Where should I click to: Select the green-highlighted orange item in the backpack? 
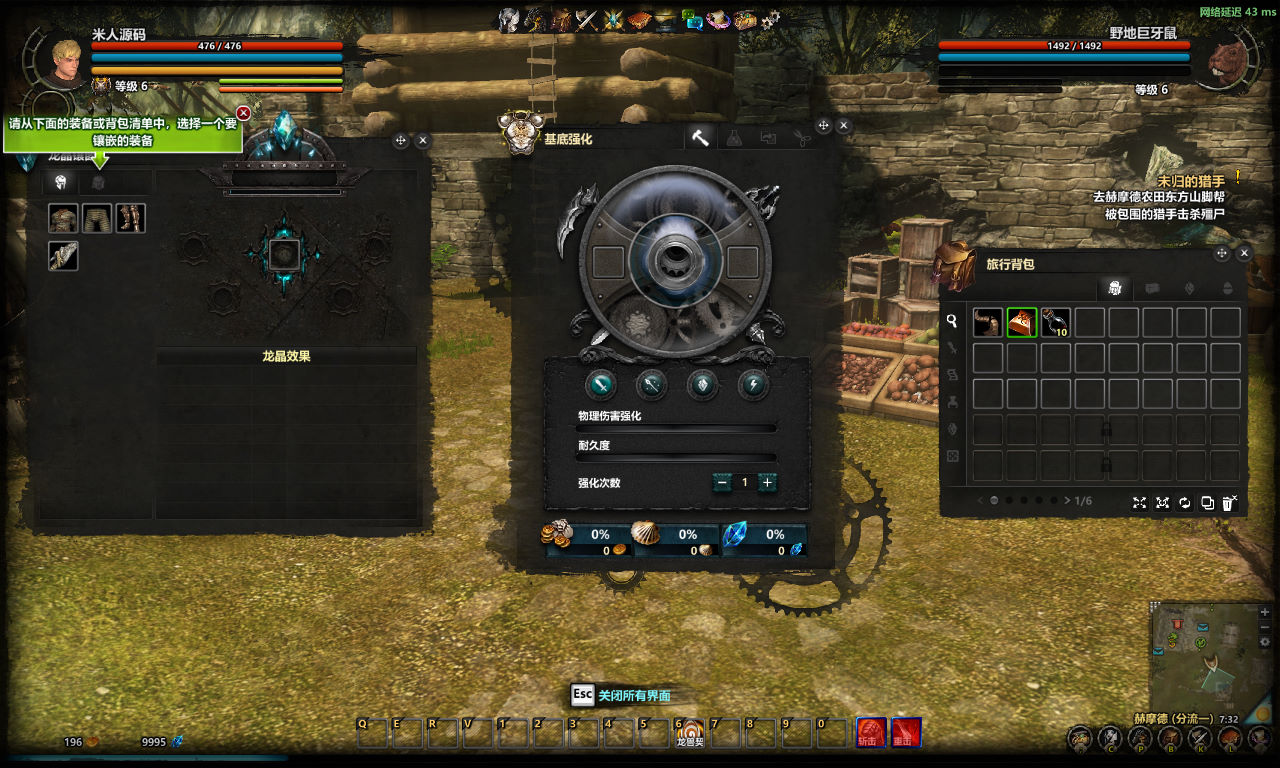pos(1021,322)
